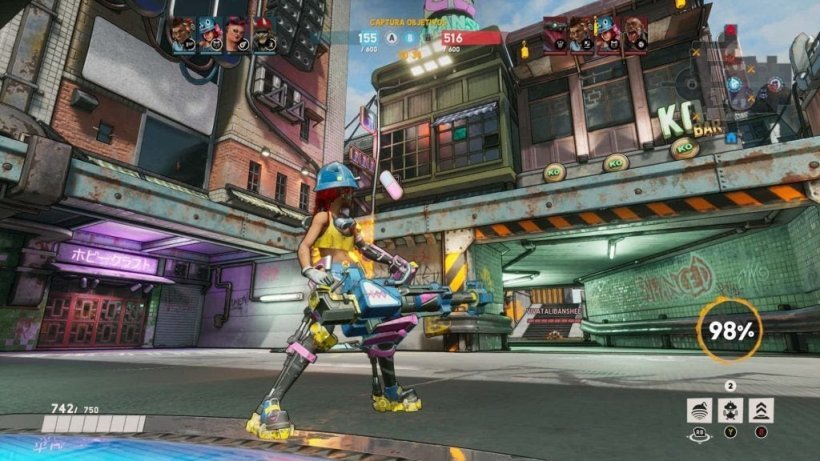
Task: Select red team's last enemy portrait
Action: point(634,33)
